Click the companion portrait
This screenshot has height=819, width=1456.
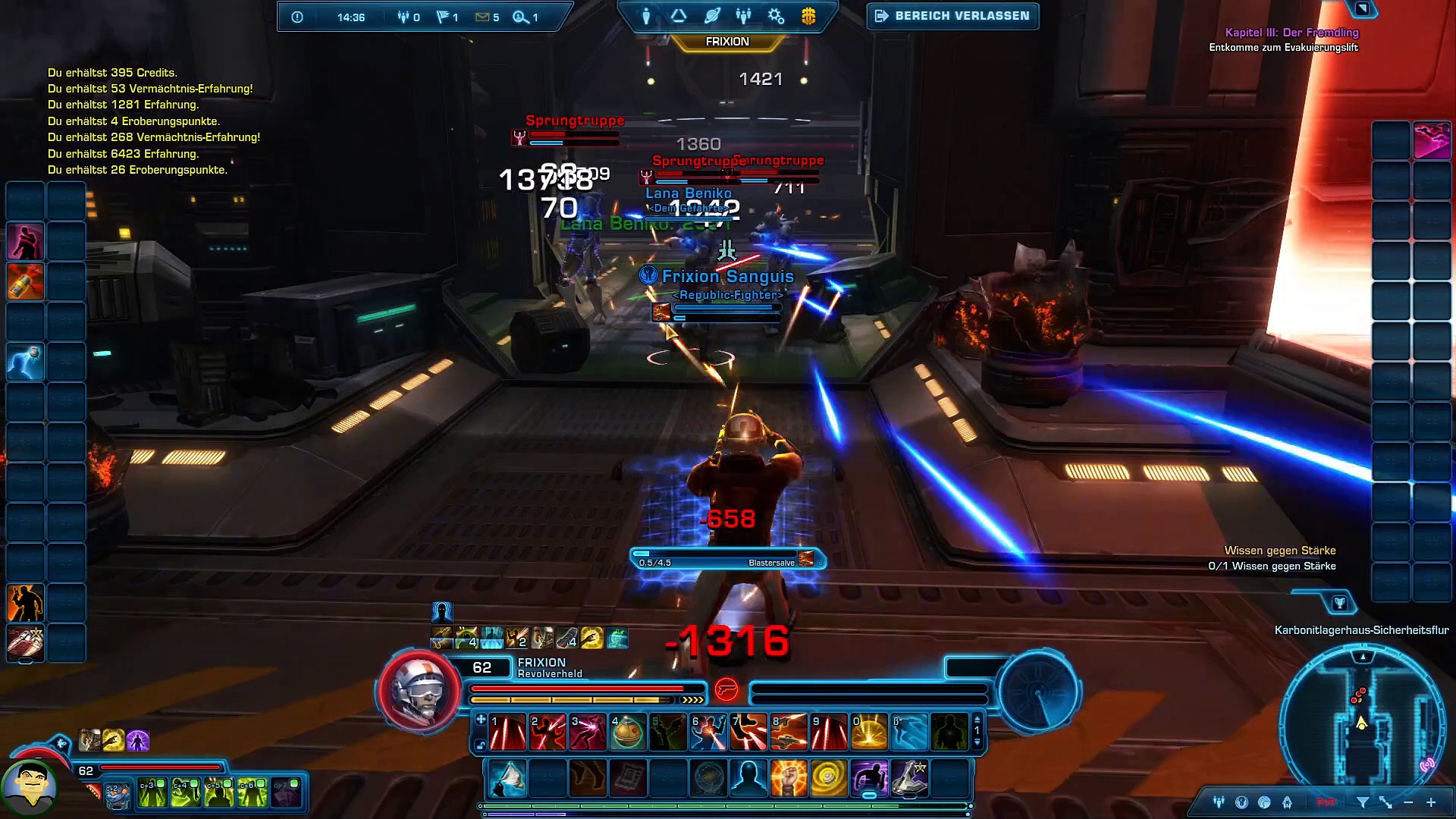[x=30, y=787]
